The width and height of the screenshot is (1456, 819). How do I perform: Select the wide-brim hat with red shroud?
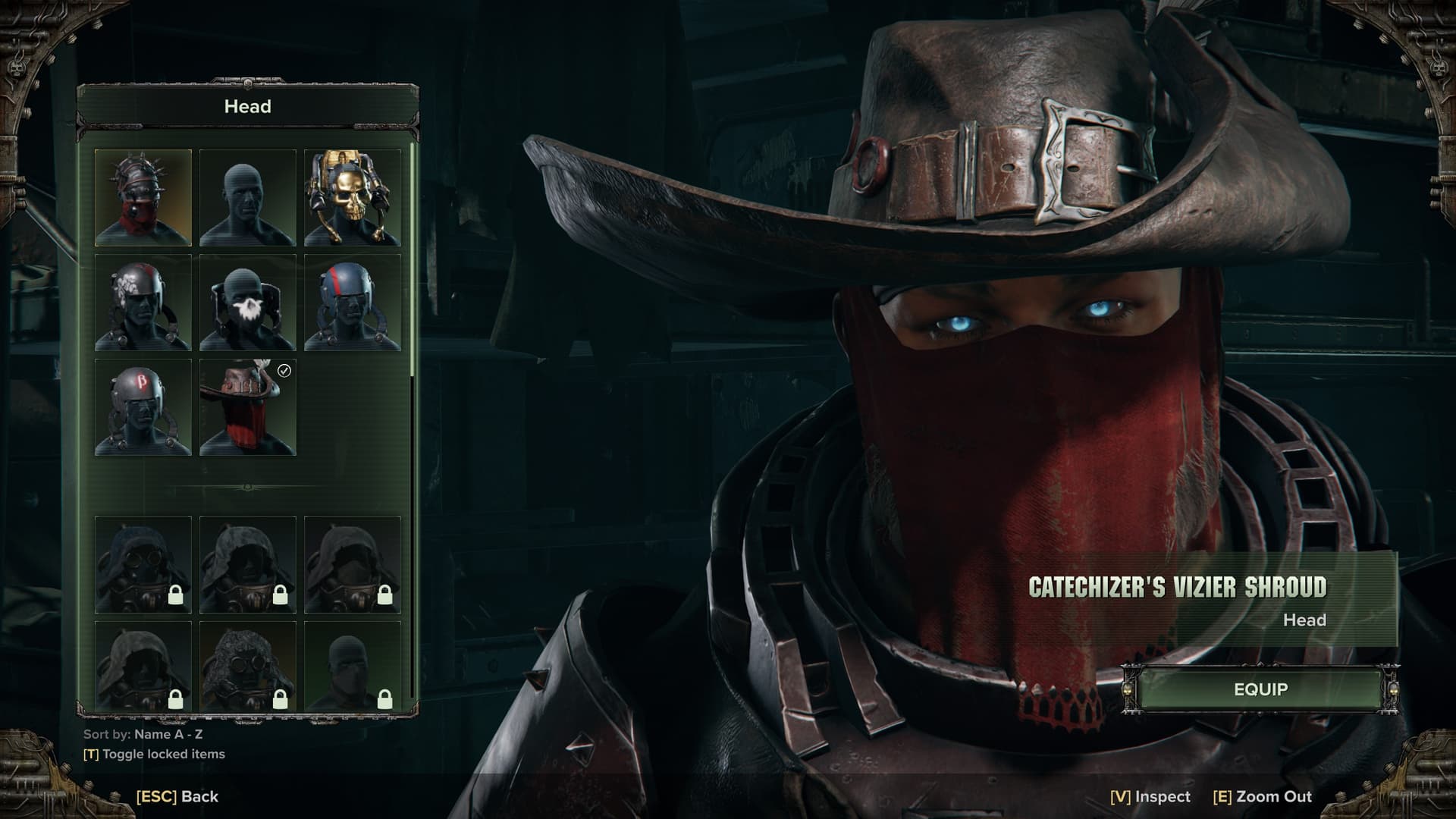coord(248,407)
